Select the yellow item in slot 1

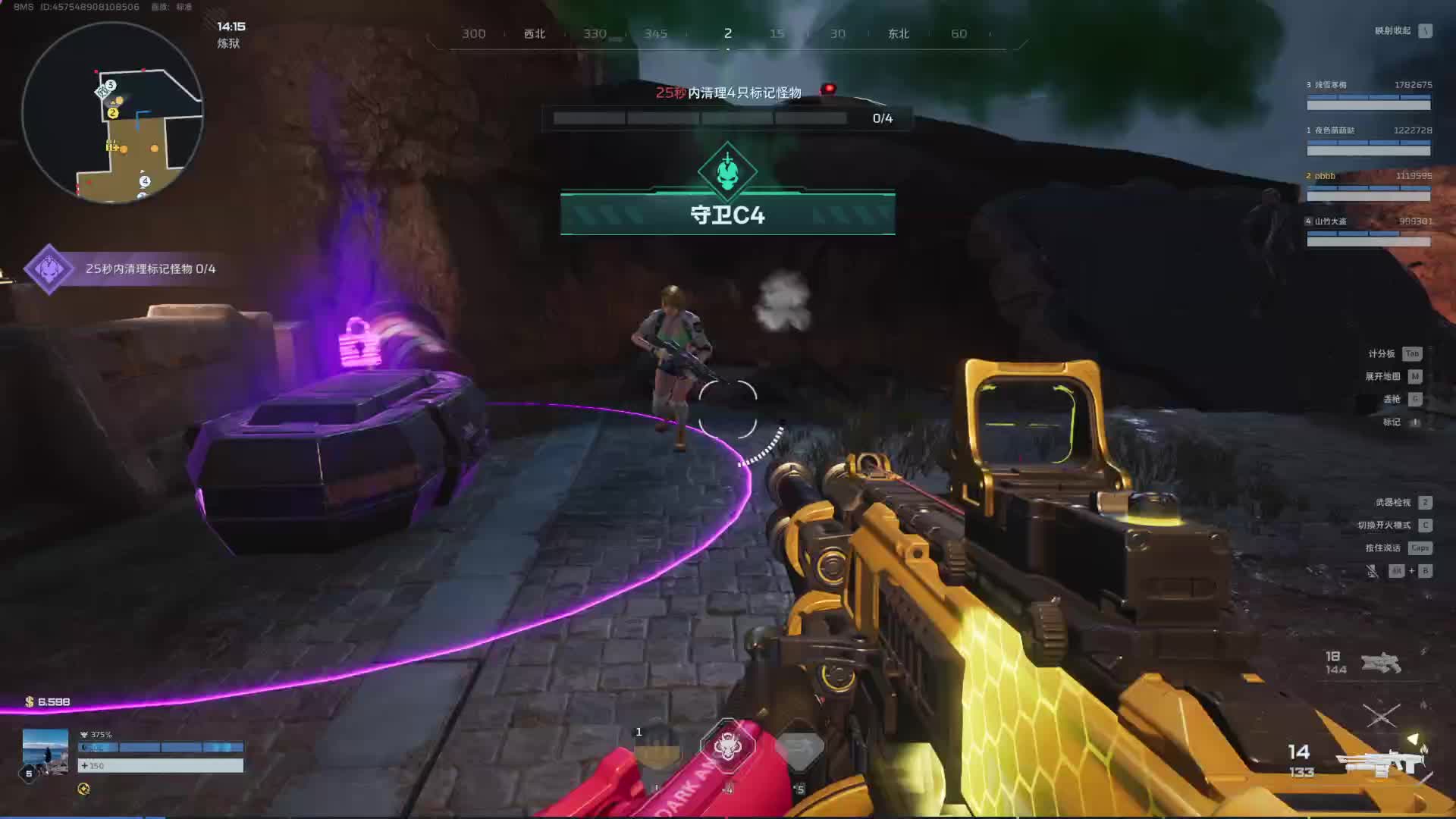[x=657, y=748]
